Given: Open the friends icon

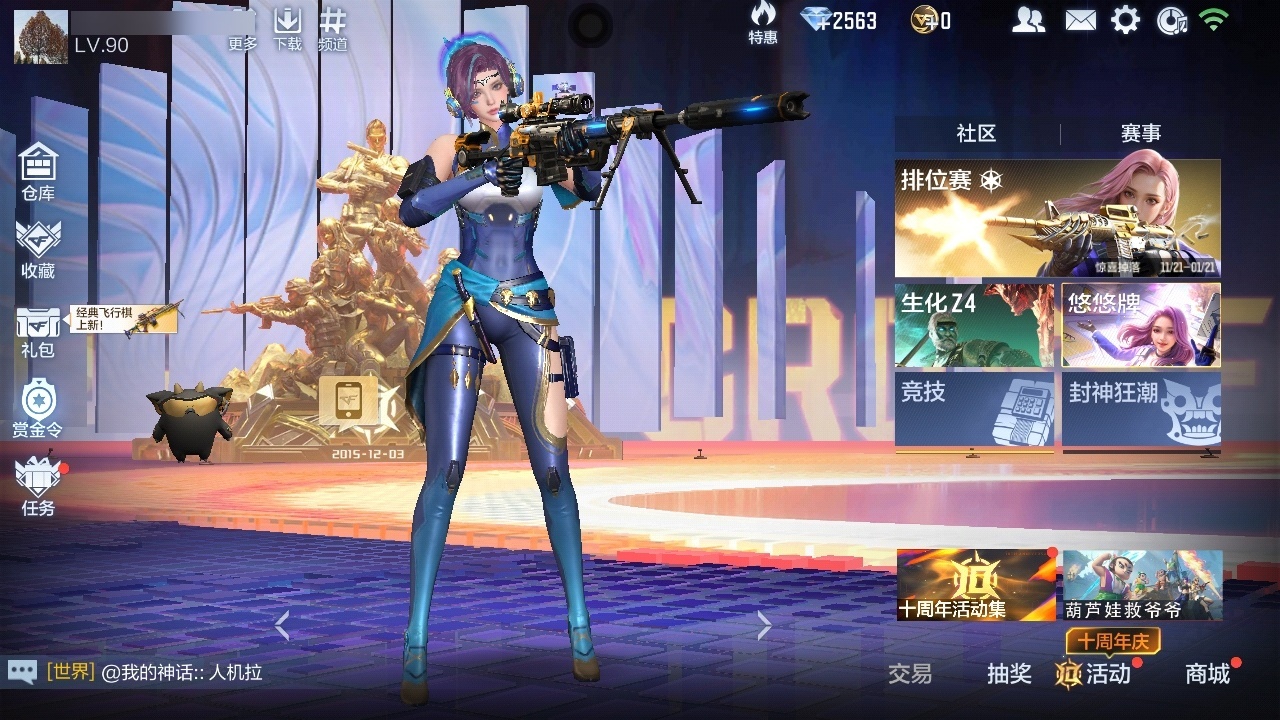Looking at the screenshot, I should tap(1028, 20).
